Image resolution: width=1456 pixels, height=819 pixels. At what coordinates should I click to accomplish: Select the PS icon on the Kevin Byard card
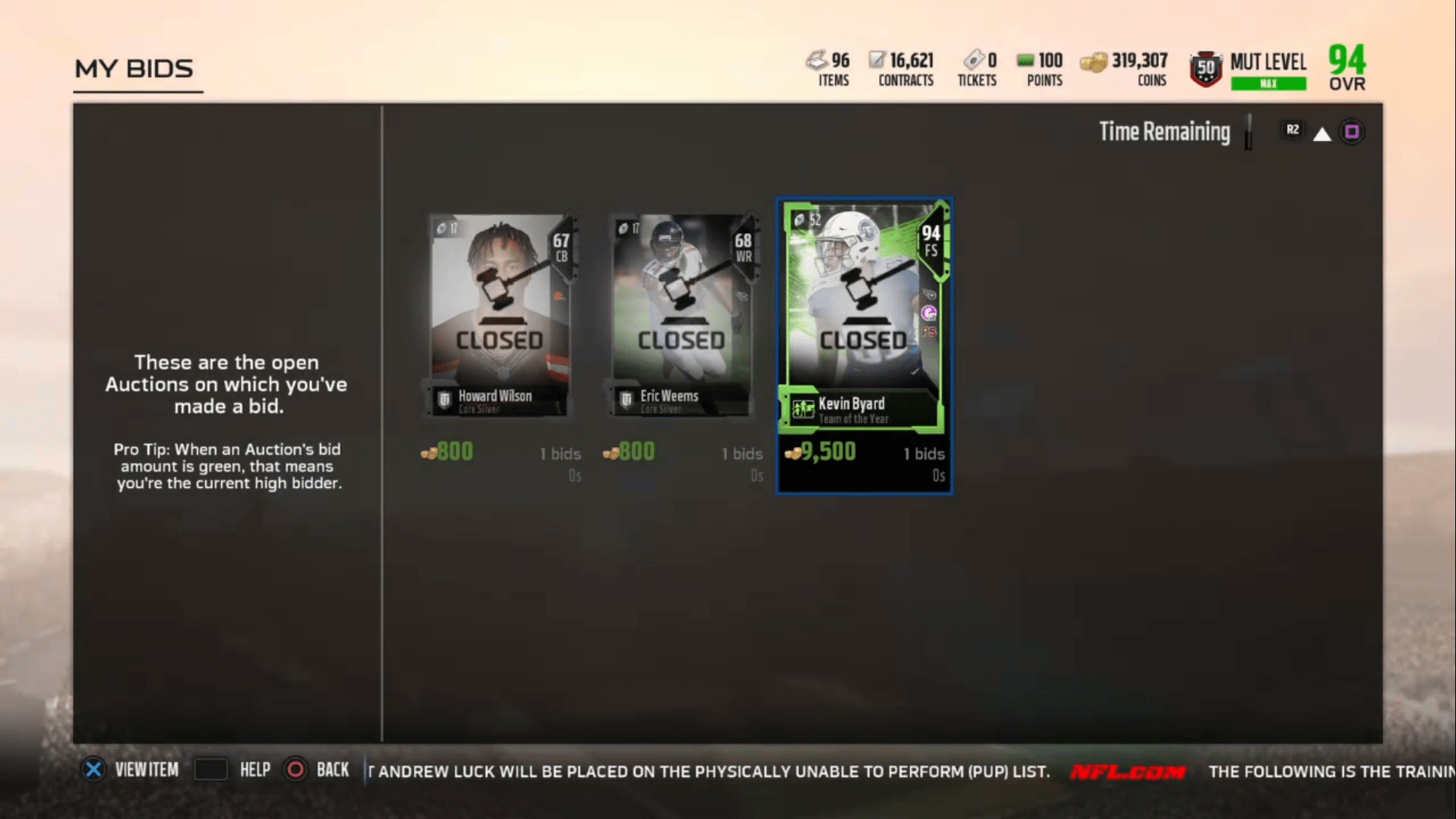click(x=931, y=333)
